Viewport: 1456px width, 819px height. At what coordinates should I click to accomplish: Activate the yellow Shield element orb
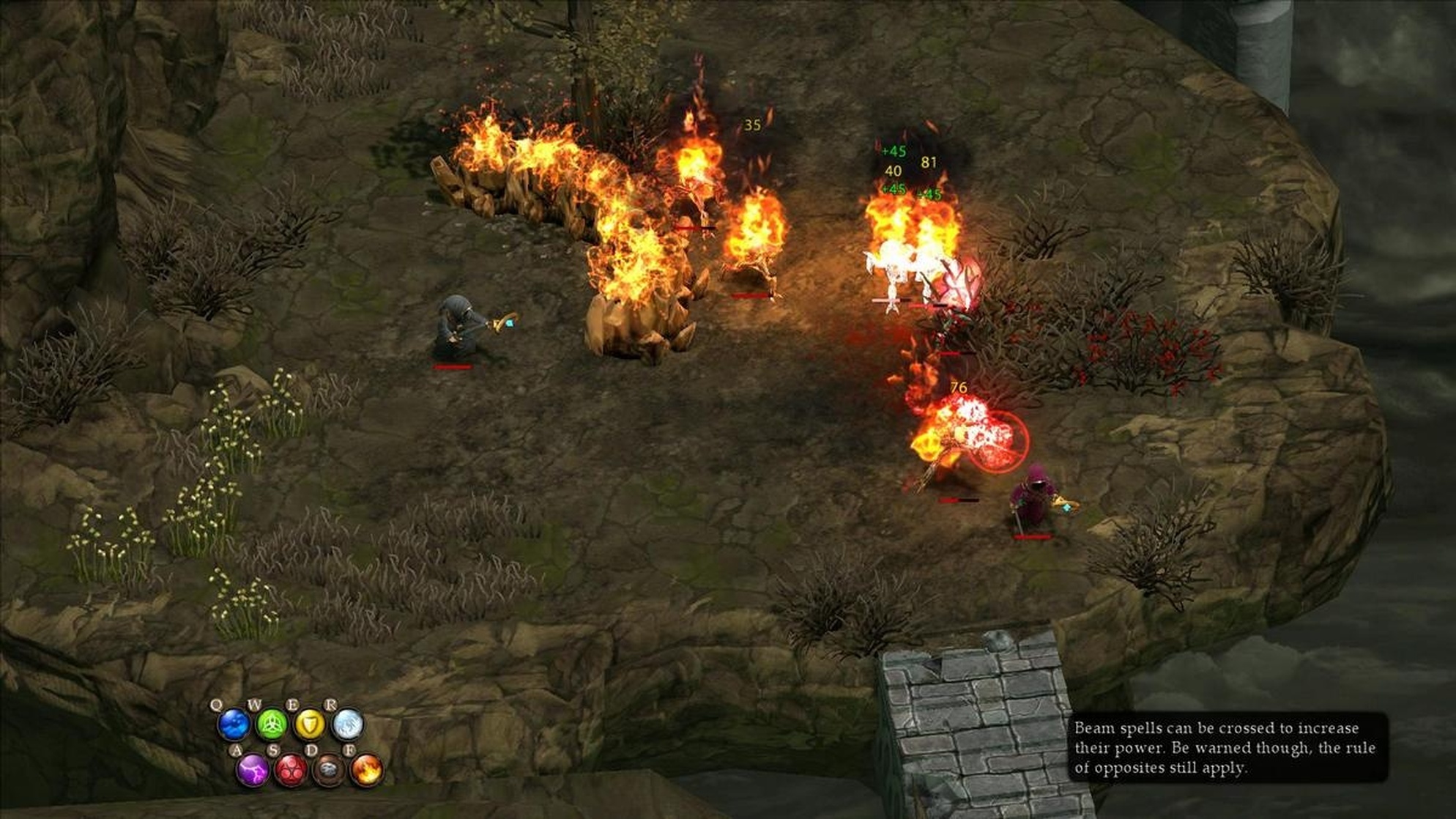point(309,725)
